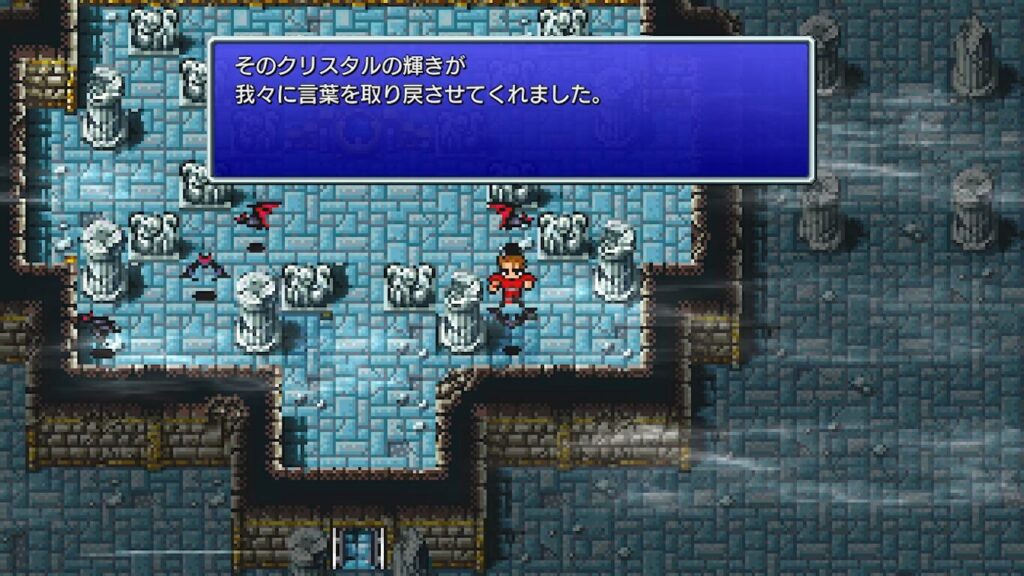Advance the blue dialogue message box
This screenshot has width=1024, height=576.
click(510, 110)
